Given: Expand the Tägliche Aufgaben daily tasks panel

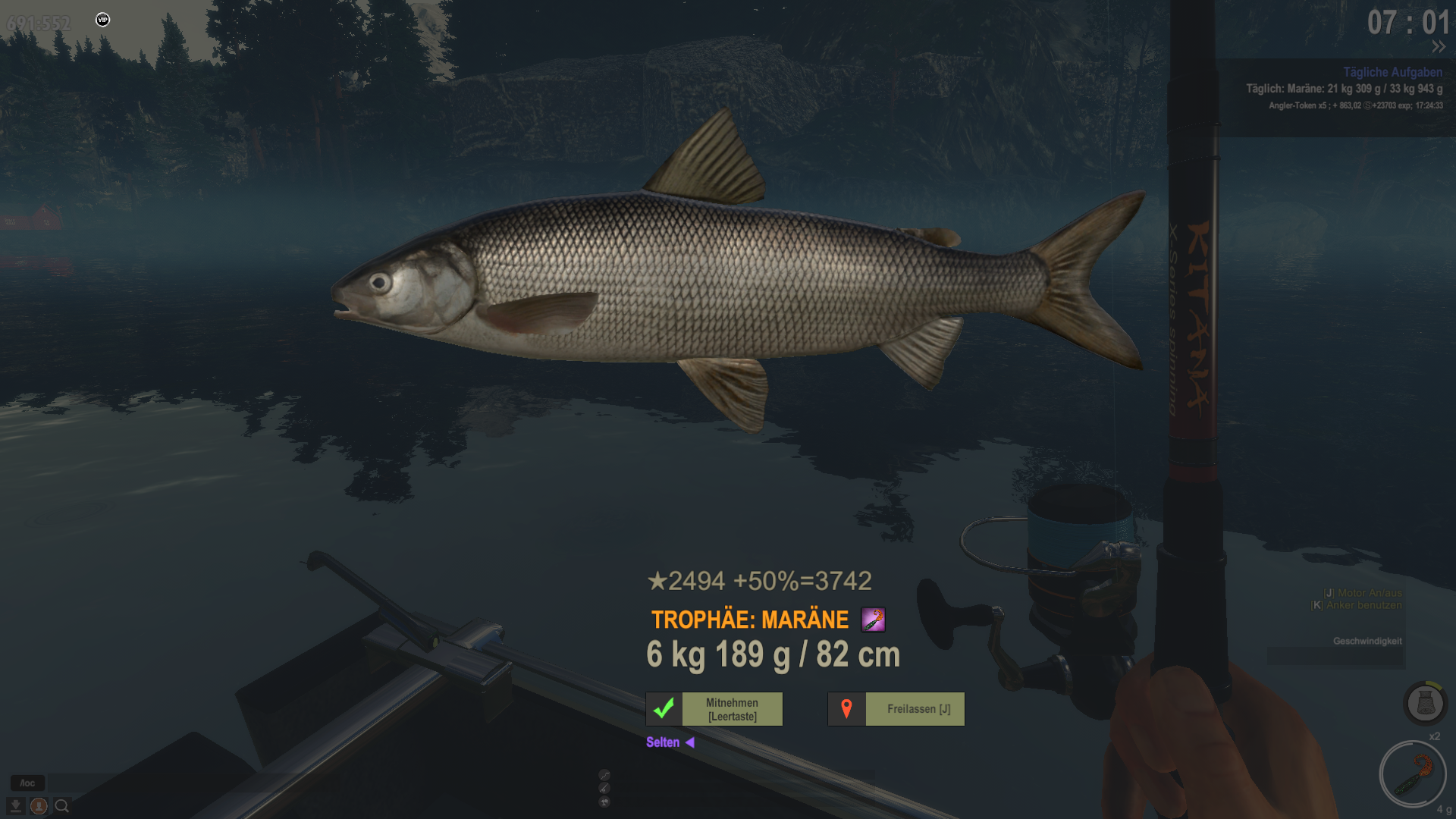Looking at the screenshot, I should [1392, 72].
